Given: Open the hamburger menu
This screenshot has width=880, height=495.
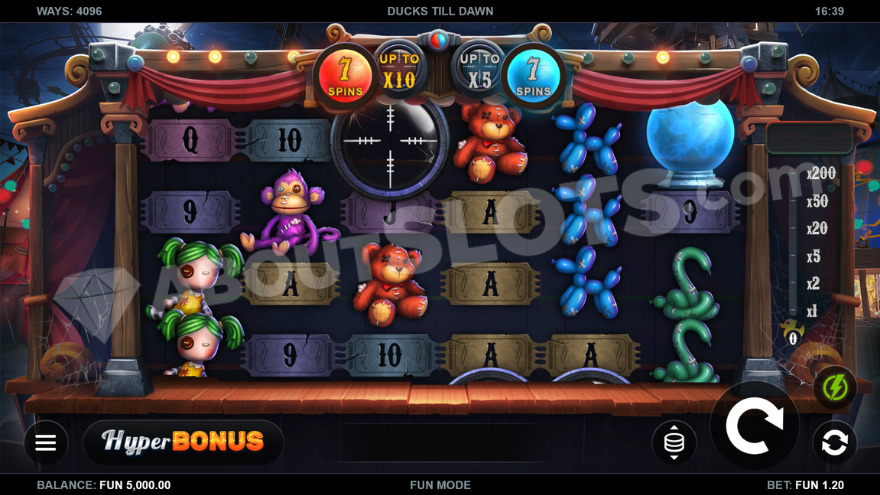Looking at the screenshot, I should [46, 442].
